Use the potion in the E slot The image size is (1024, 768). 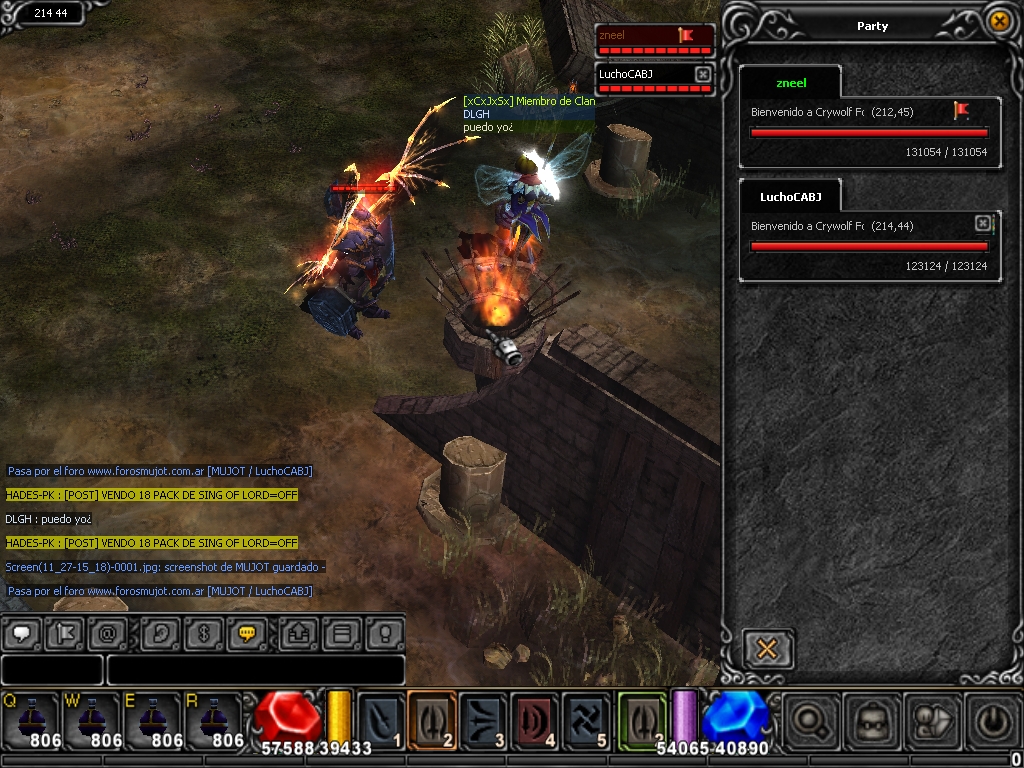152,719
